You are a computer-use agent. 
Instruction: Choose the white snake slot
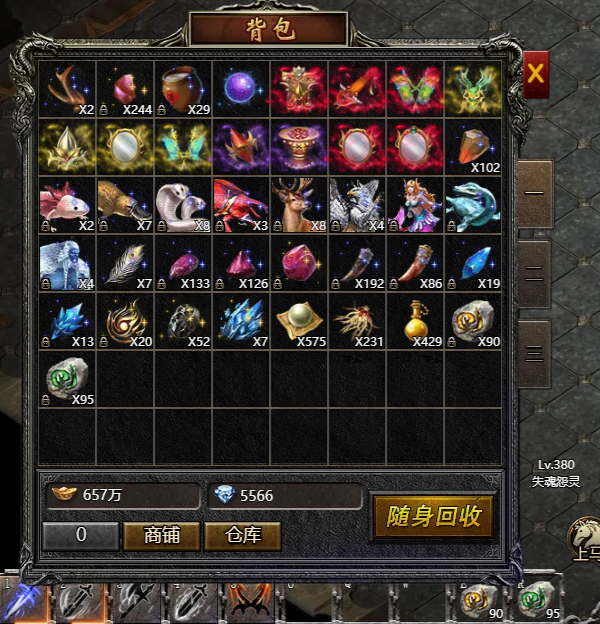183,205
